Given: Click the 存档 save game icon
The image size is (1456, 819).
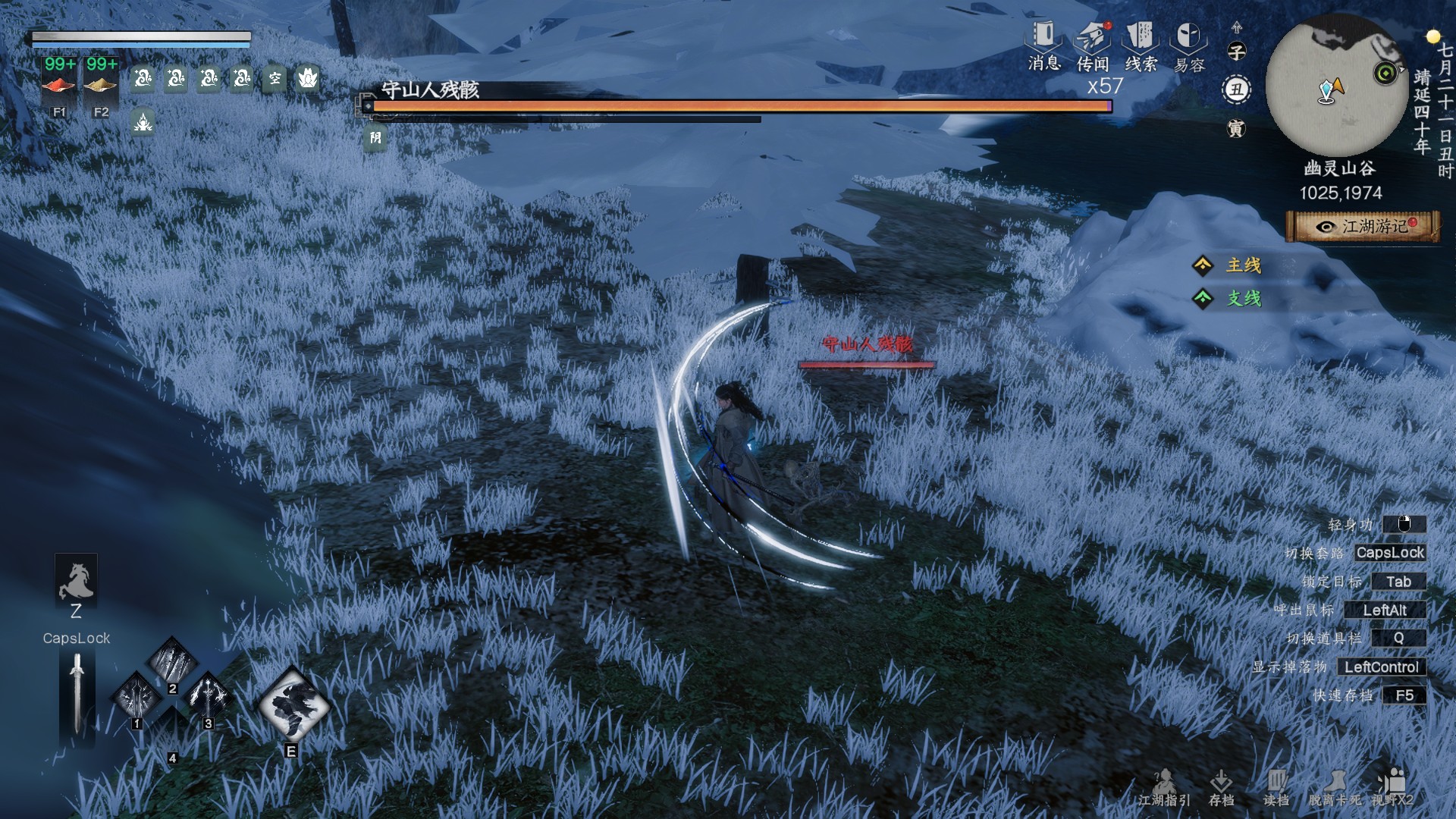Looking at the screenshot, I should click(x=1221, y=787).
